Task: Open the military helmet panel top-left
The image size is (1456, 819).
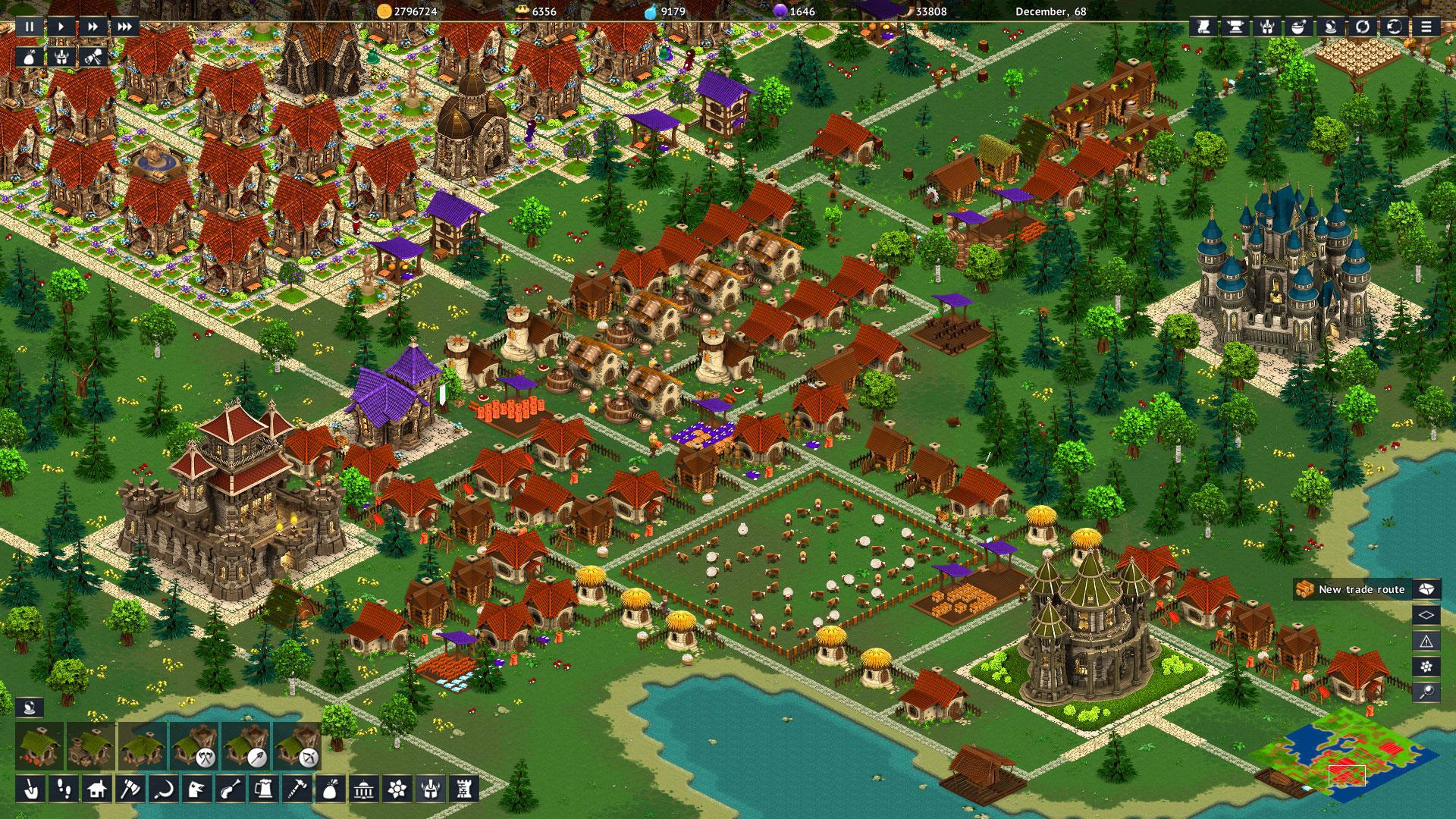Action: [x=61, y=57]
